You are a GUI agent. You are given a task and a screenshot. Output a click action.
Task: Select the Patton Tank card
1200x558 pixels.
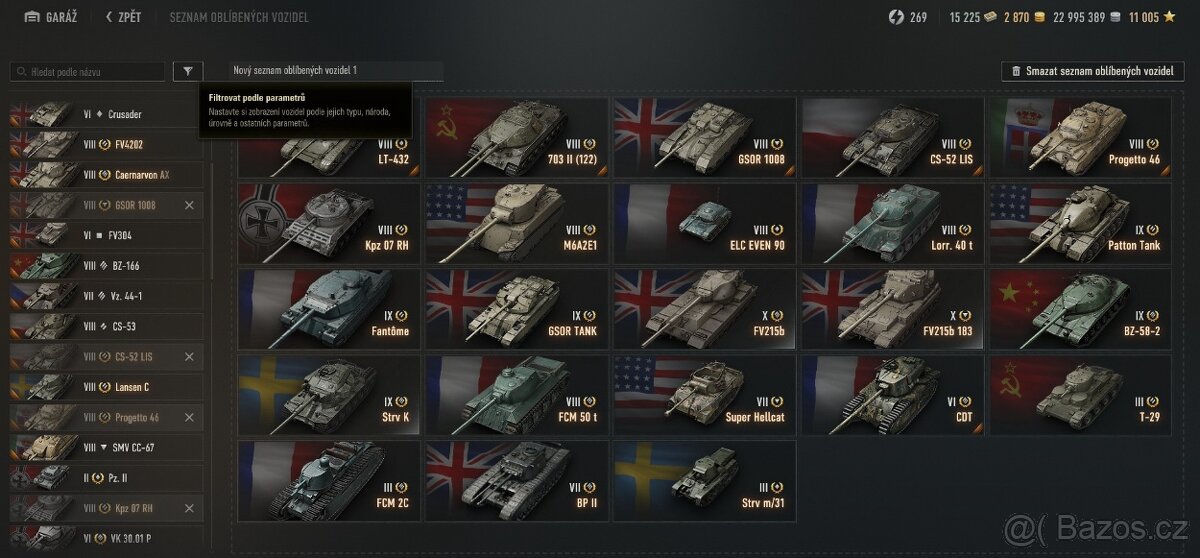1080,222
